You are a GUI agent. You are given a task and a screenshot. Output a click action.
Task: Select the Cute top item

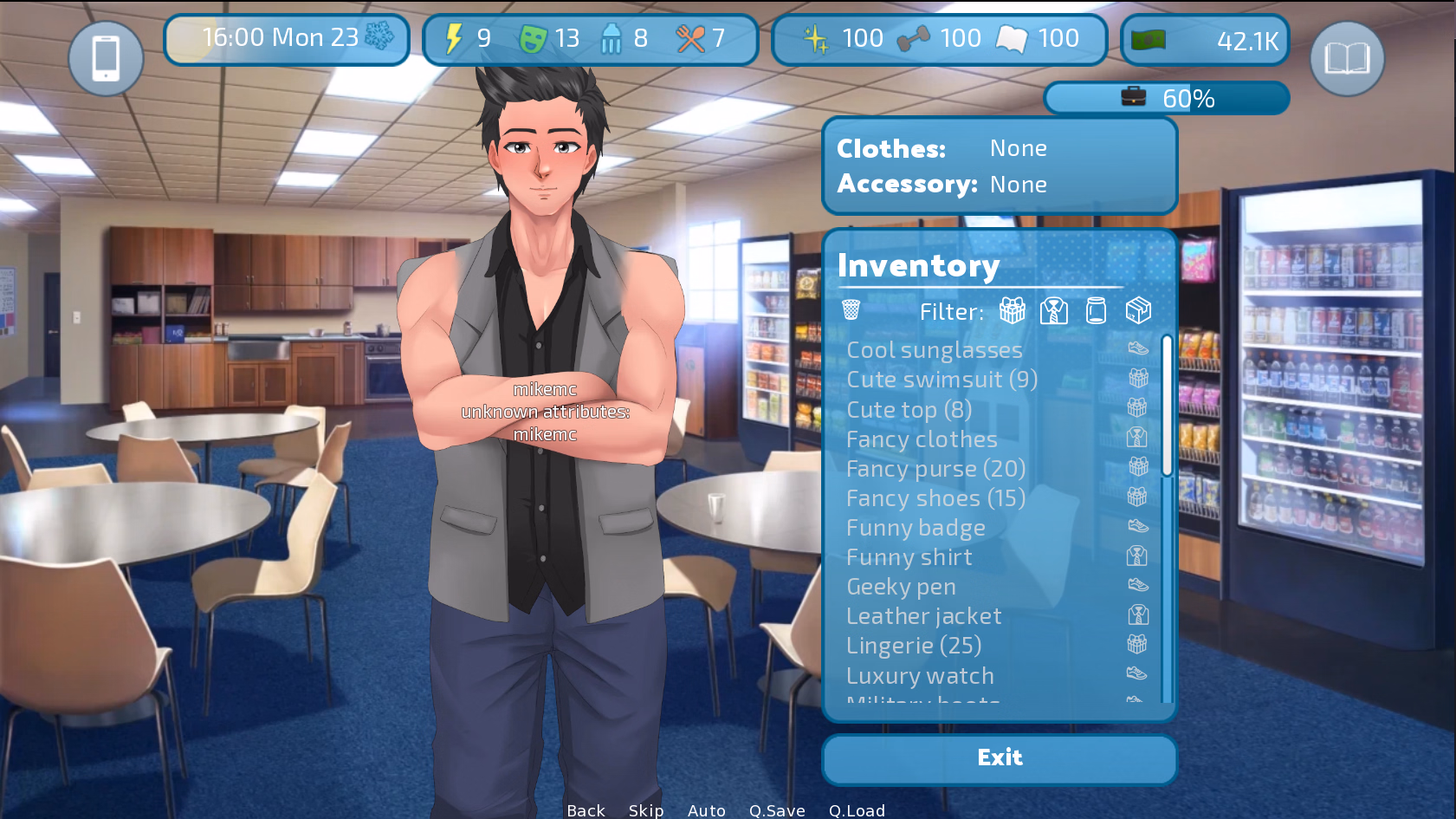tap(909, 409)
